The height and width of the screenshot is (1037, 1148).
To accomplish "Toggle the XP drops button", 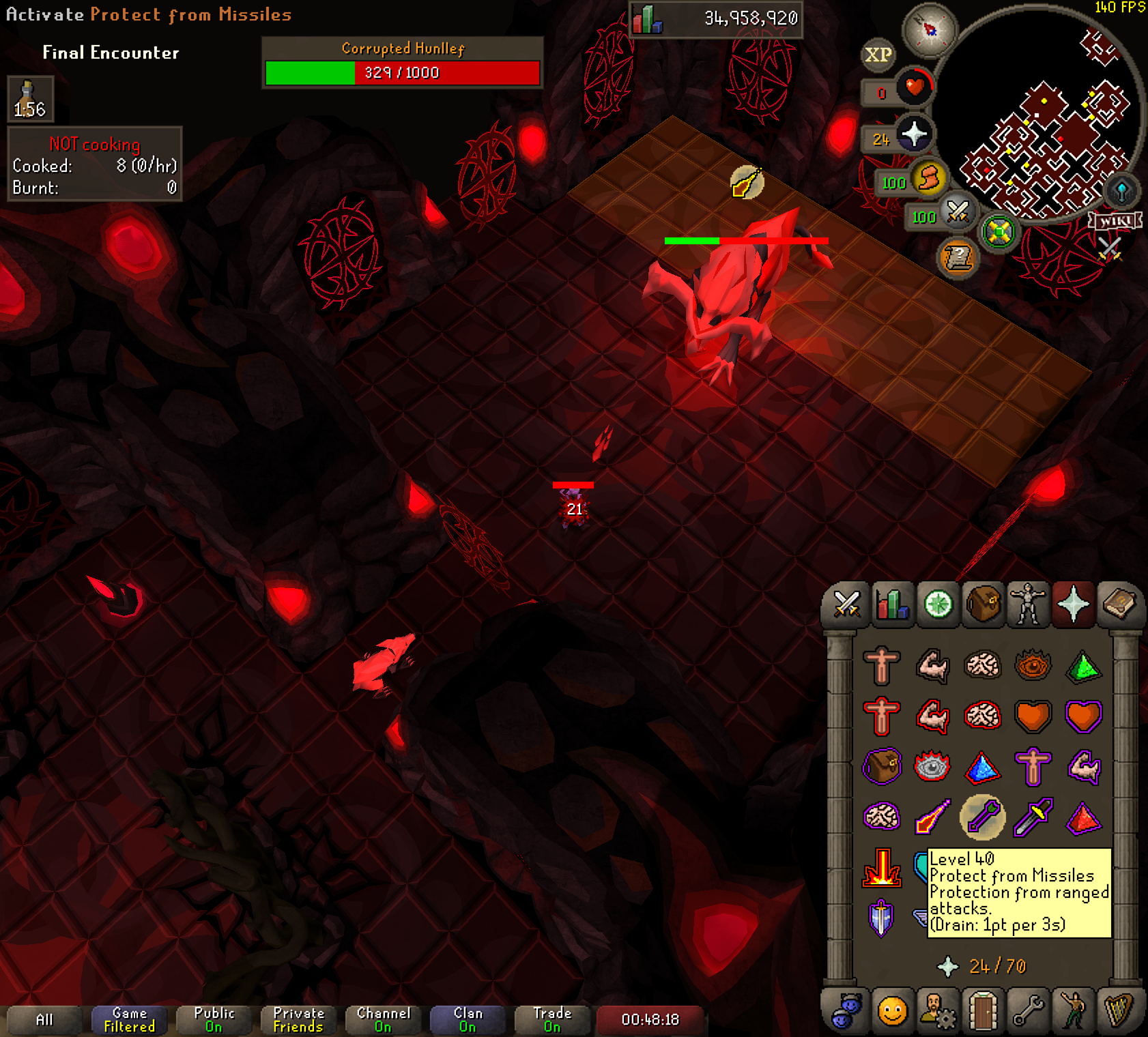I will tap(878, 55).
